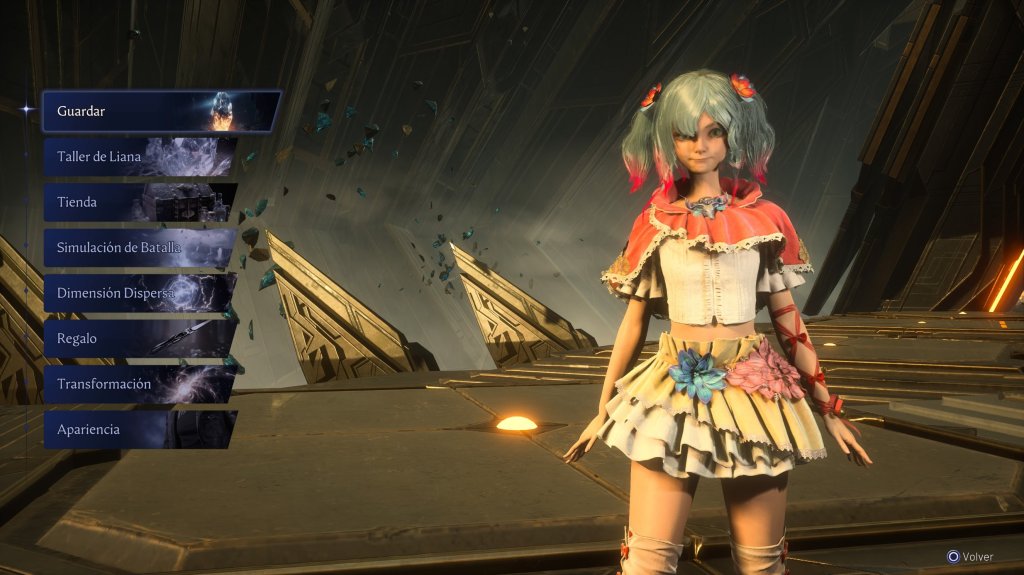The image size is (1024, 575).
Task: Click the Apariencia entry
Action: point(140,429)
